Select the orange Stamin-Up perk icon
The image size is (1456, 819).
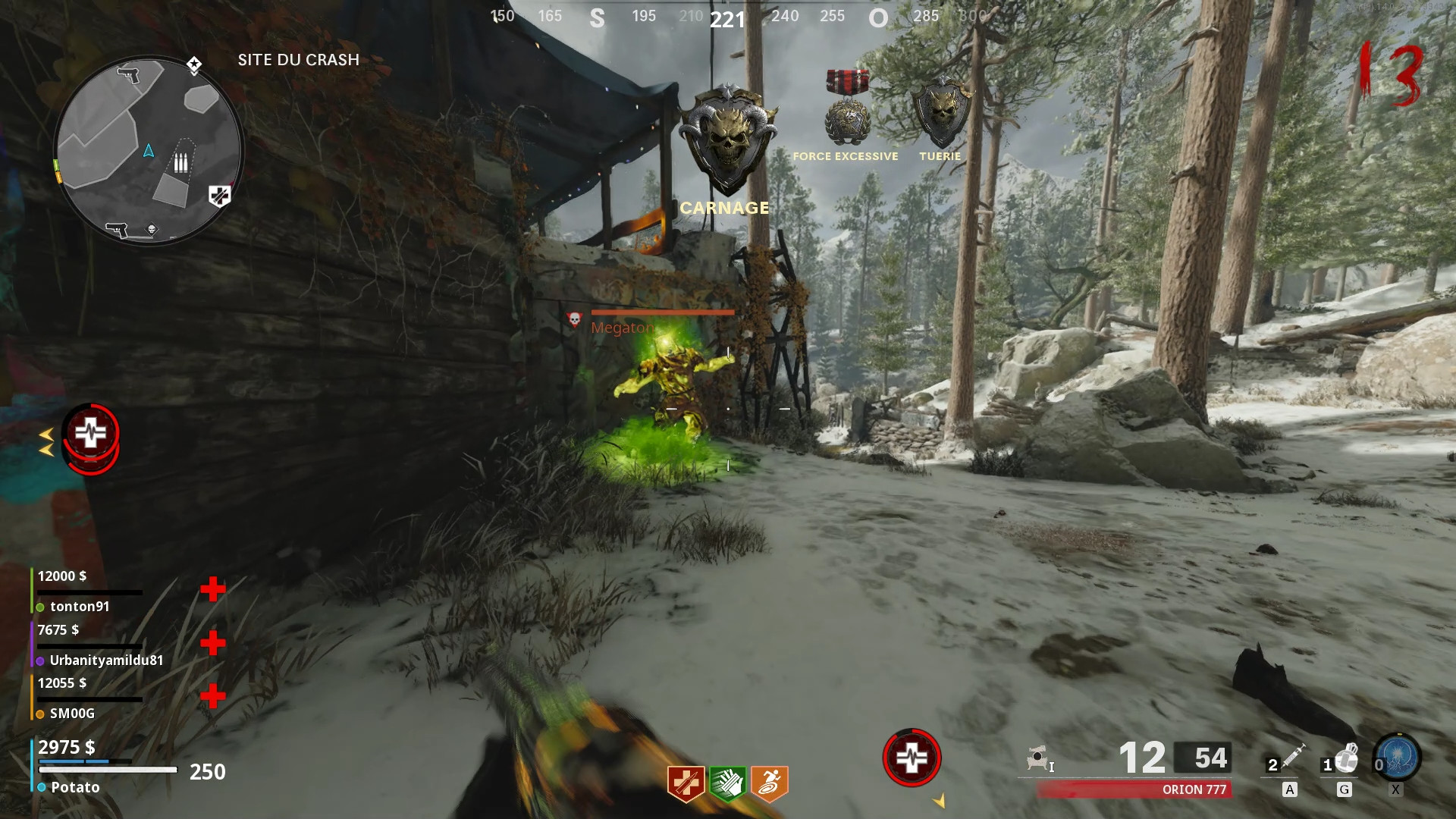769,783
